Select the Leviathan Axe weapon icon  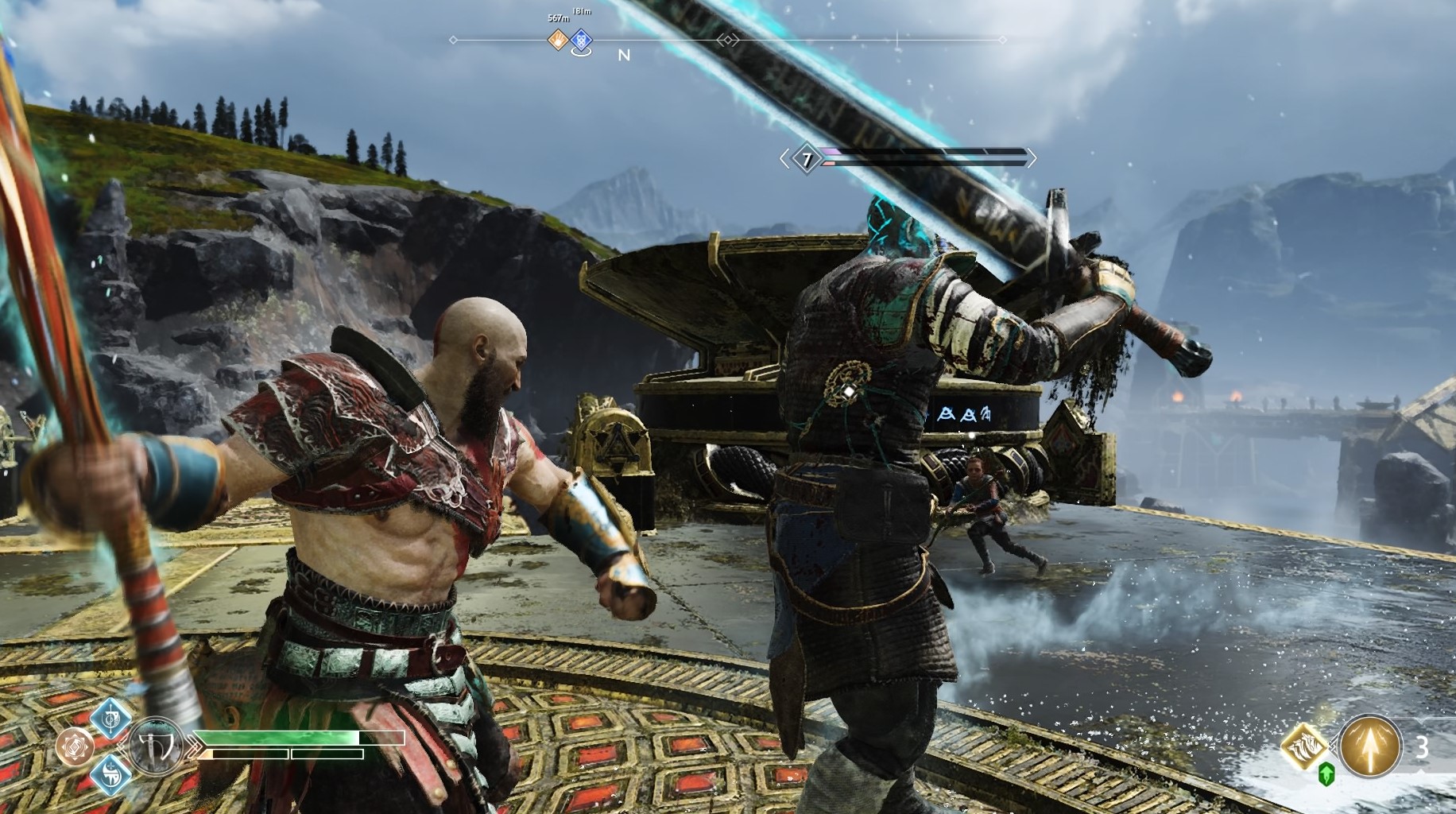pyautogui.click(x=154, y=747)
